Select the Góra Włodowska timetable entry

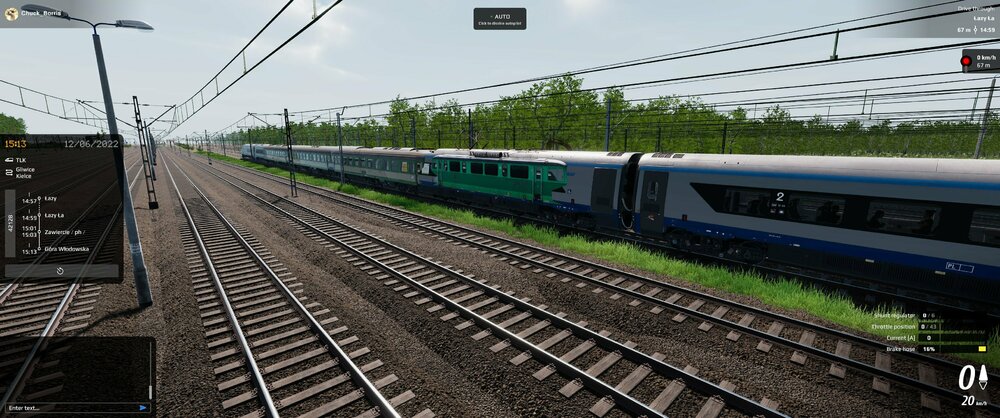[x=67, y=249]
